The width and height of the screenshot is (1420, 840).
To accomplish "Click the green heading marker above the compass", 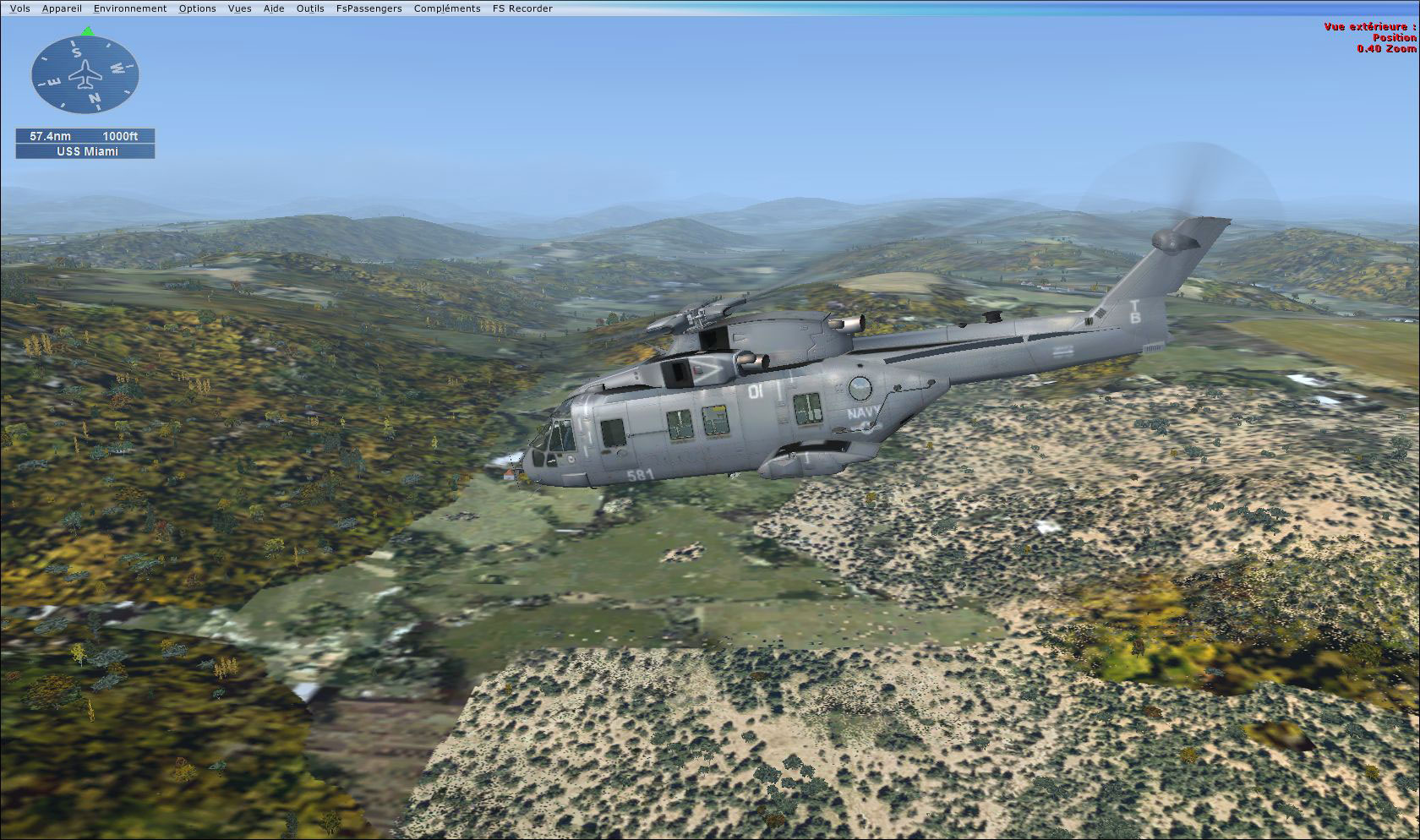I will tap(87, 30).
